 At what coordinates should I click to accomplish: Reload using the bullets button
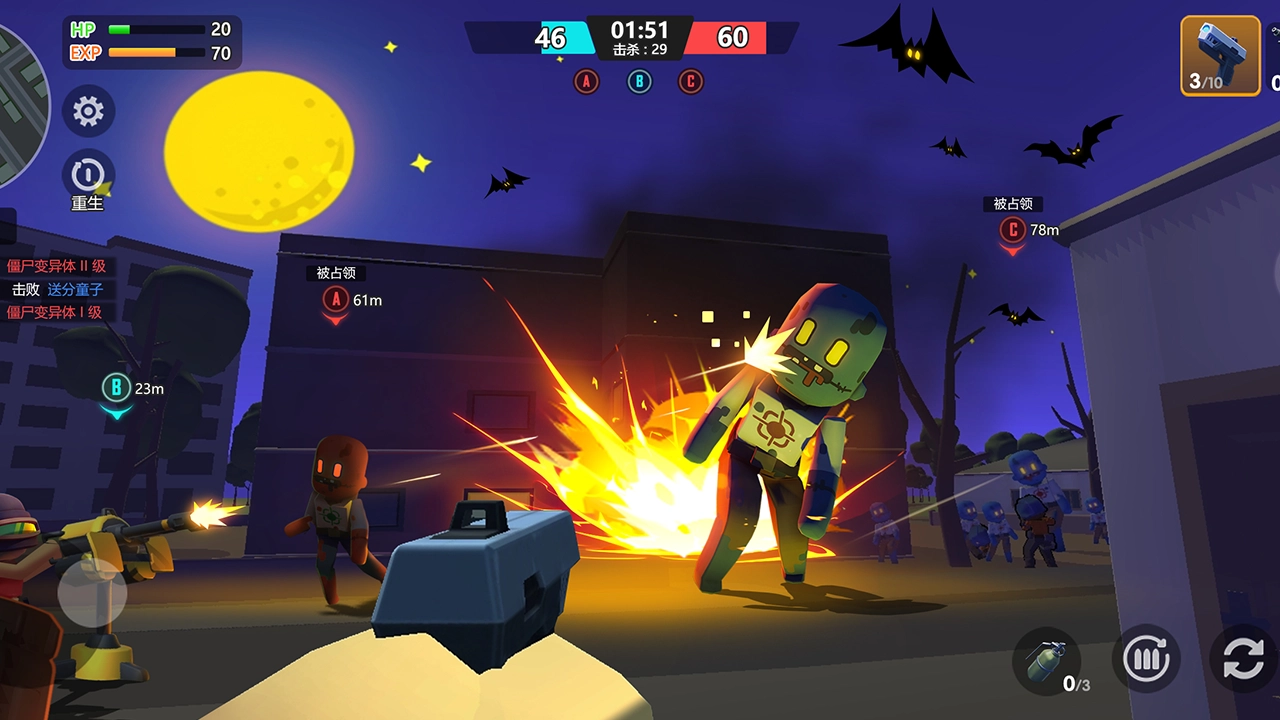[1146, 660]
